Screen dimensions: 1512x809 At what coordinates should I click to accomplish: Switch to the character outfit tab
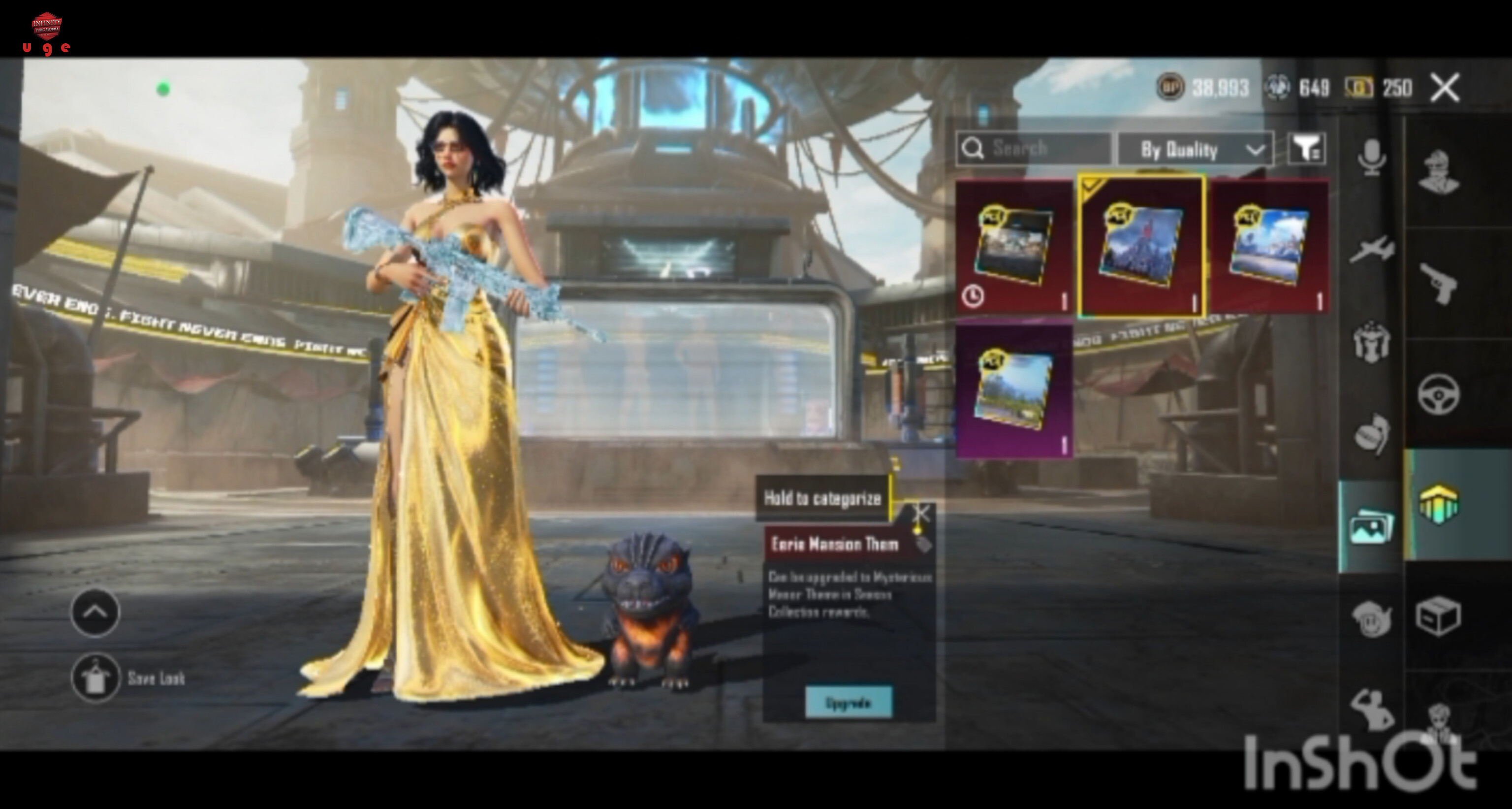click(1439, 171)
